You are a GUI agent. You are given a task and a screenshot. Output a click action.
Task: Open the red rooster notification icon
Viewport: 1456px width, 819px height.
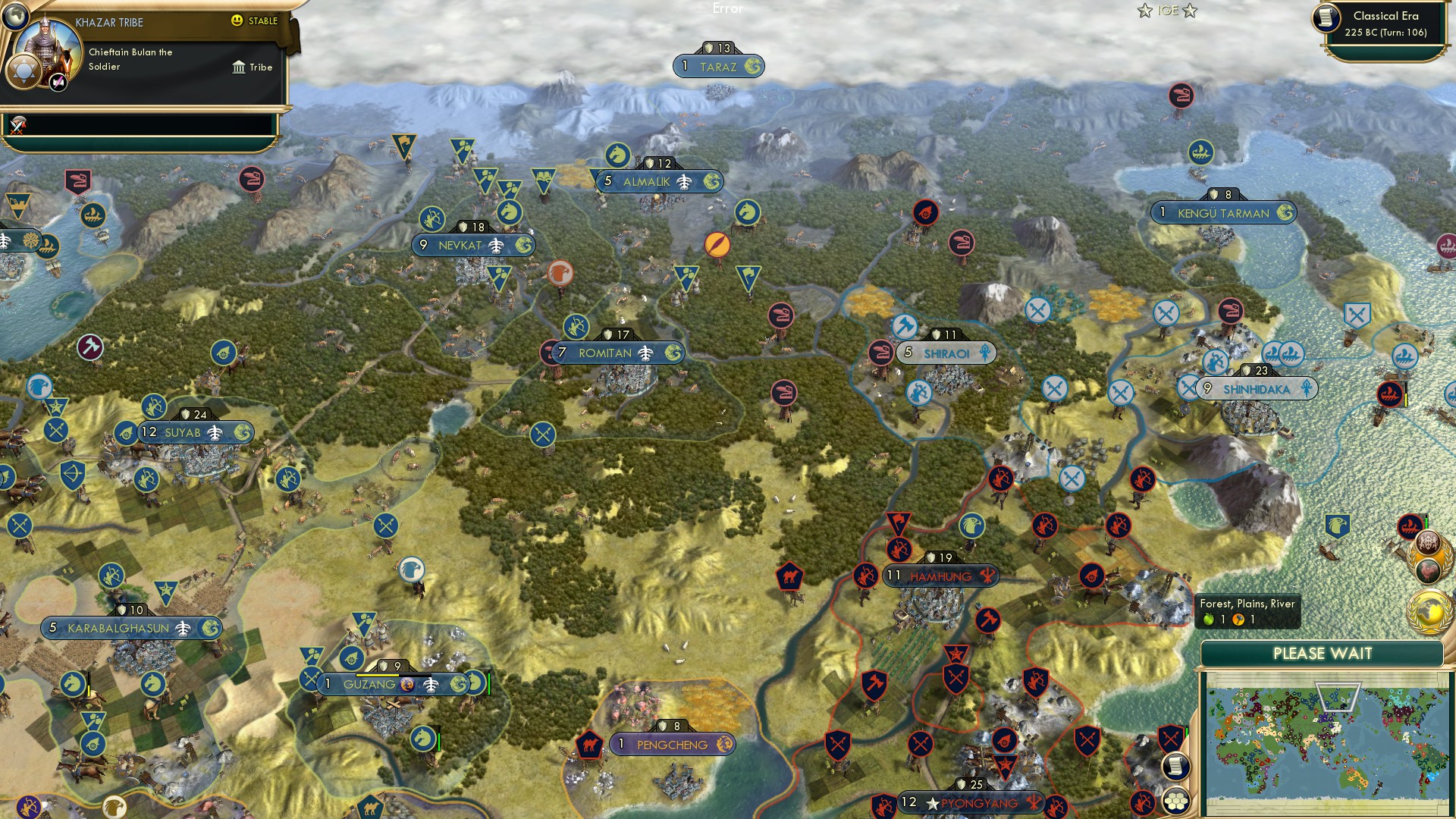coord(1428,569)
